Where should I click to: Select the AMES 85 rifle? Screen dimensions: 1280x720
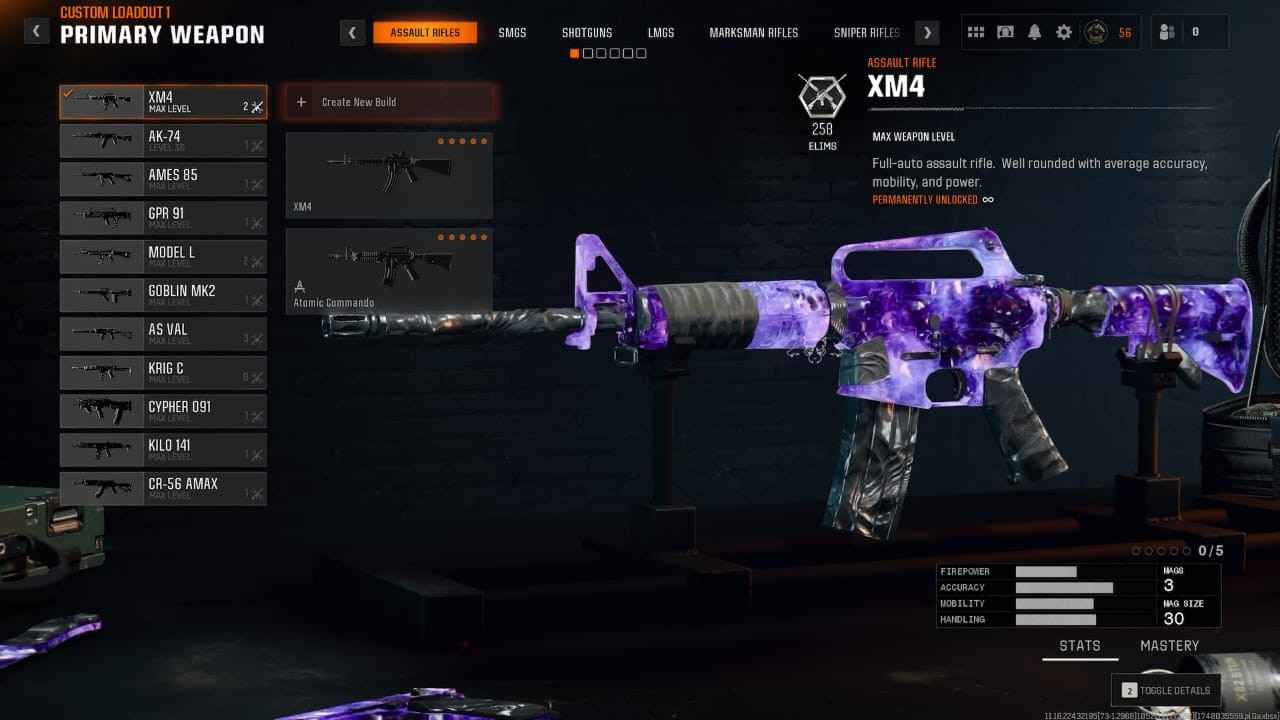coord(163,179)
